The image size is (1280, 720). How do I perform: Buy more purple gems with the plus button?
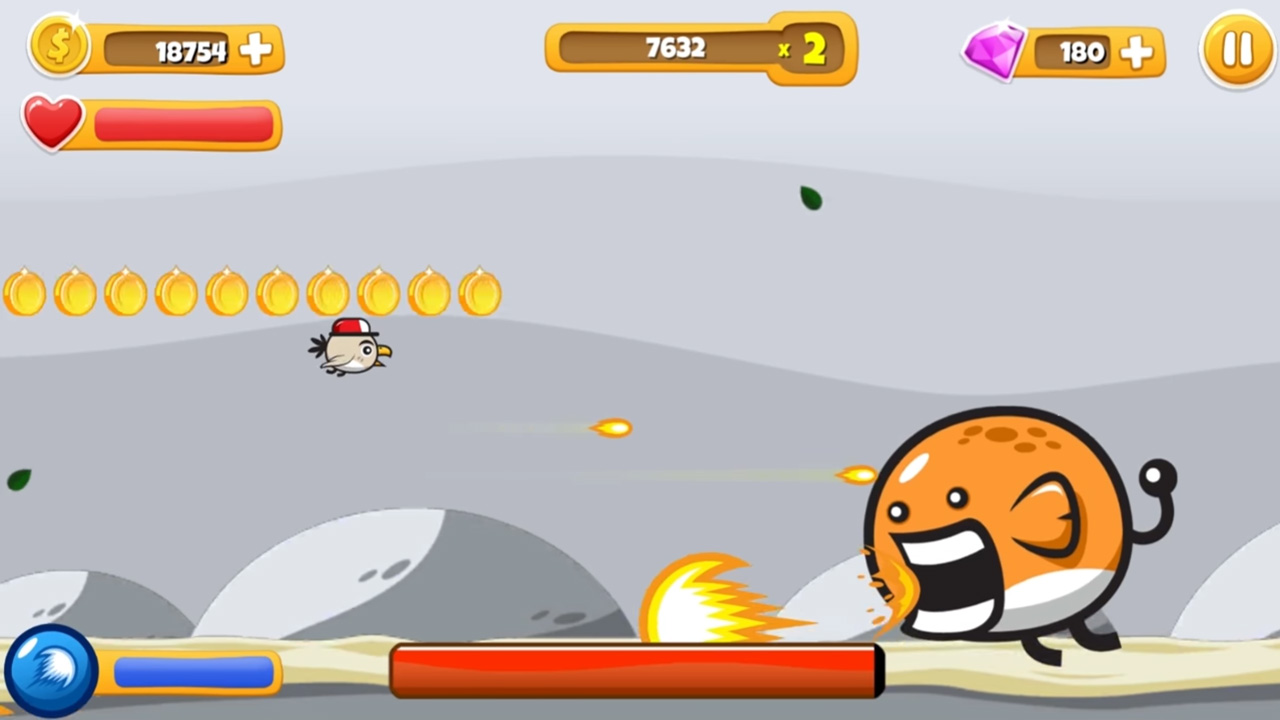1136,52
